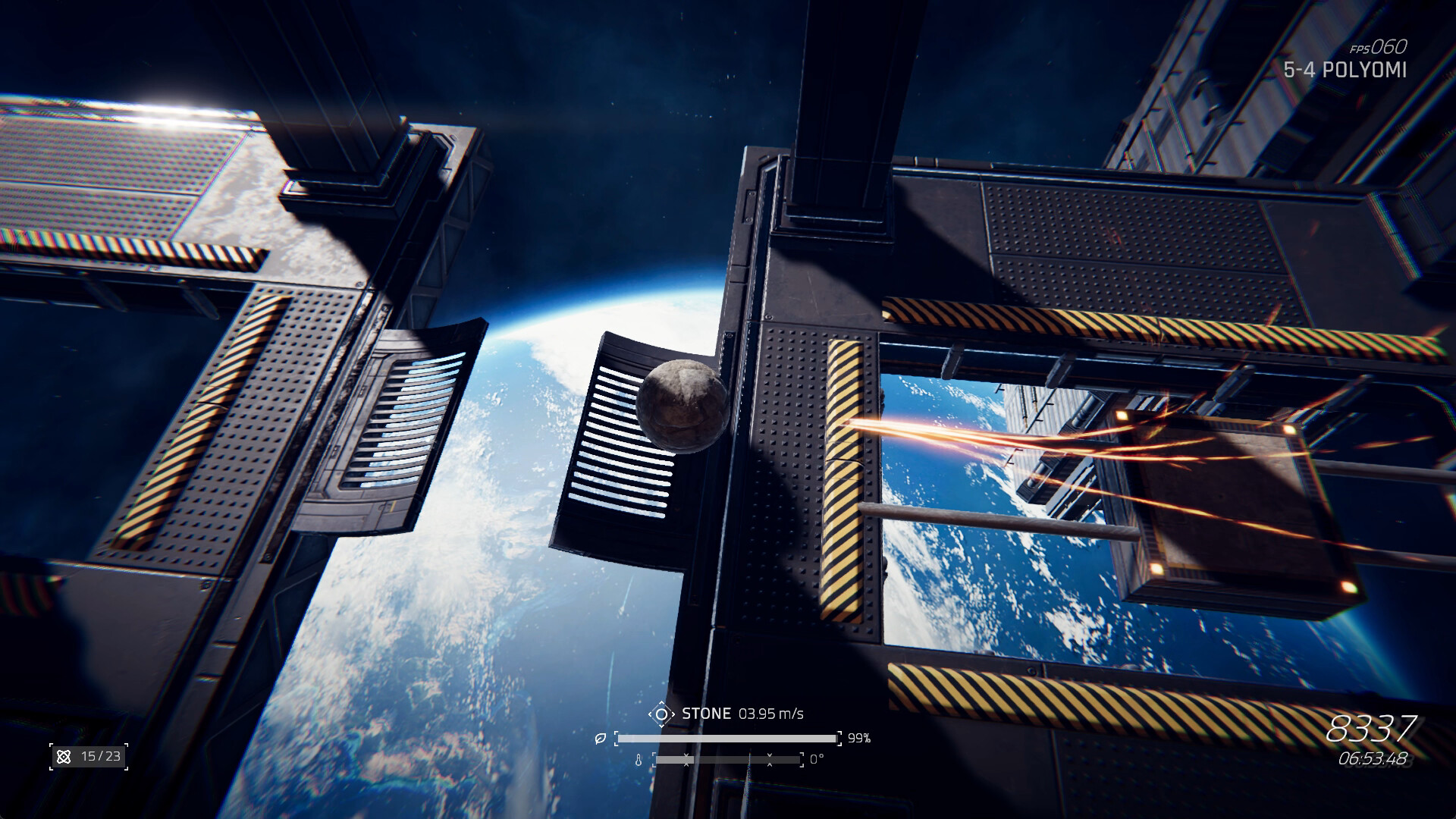1456x819 pixels.
Task: Click the thermometer icon by the temperature gauge
Action: (x=639, y=761)
